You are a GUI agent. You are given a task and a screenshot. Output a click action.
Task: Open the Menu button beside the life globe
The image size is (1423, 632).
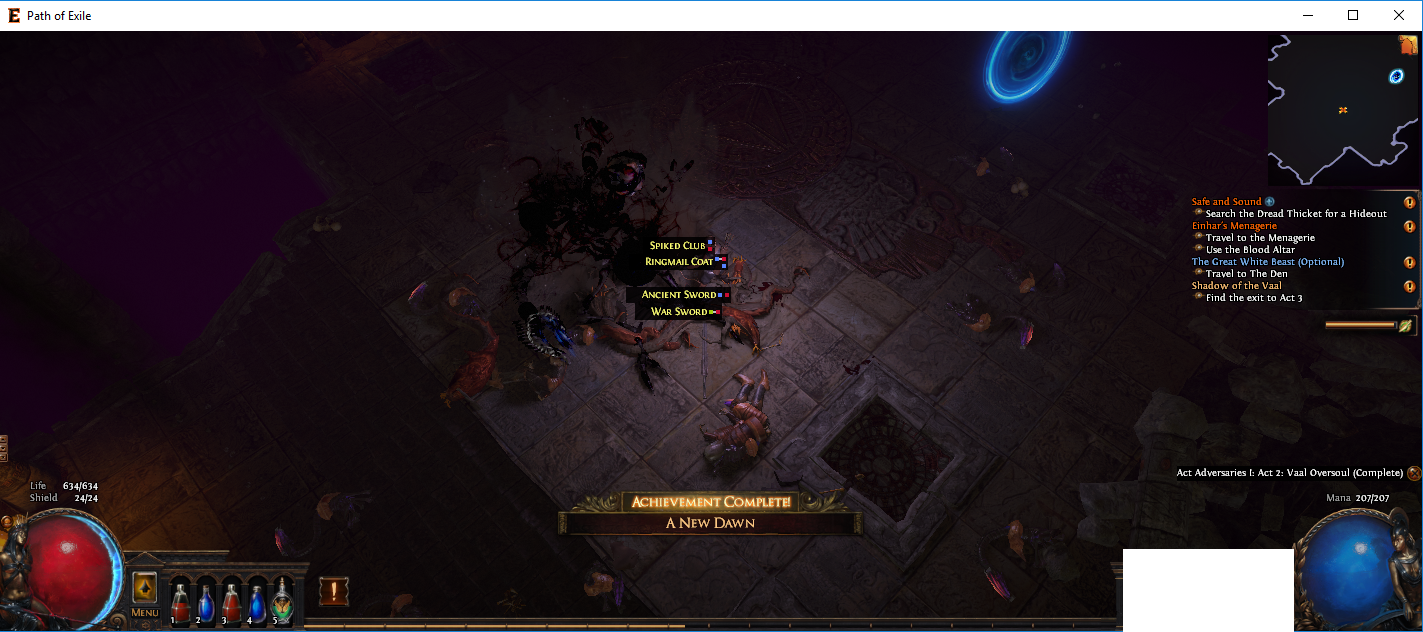click(x=144, y=612)
